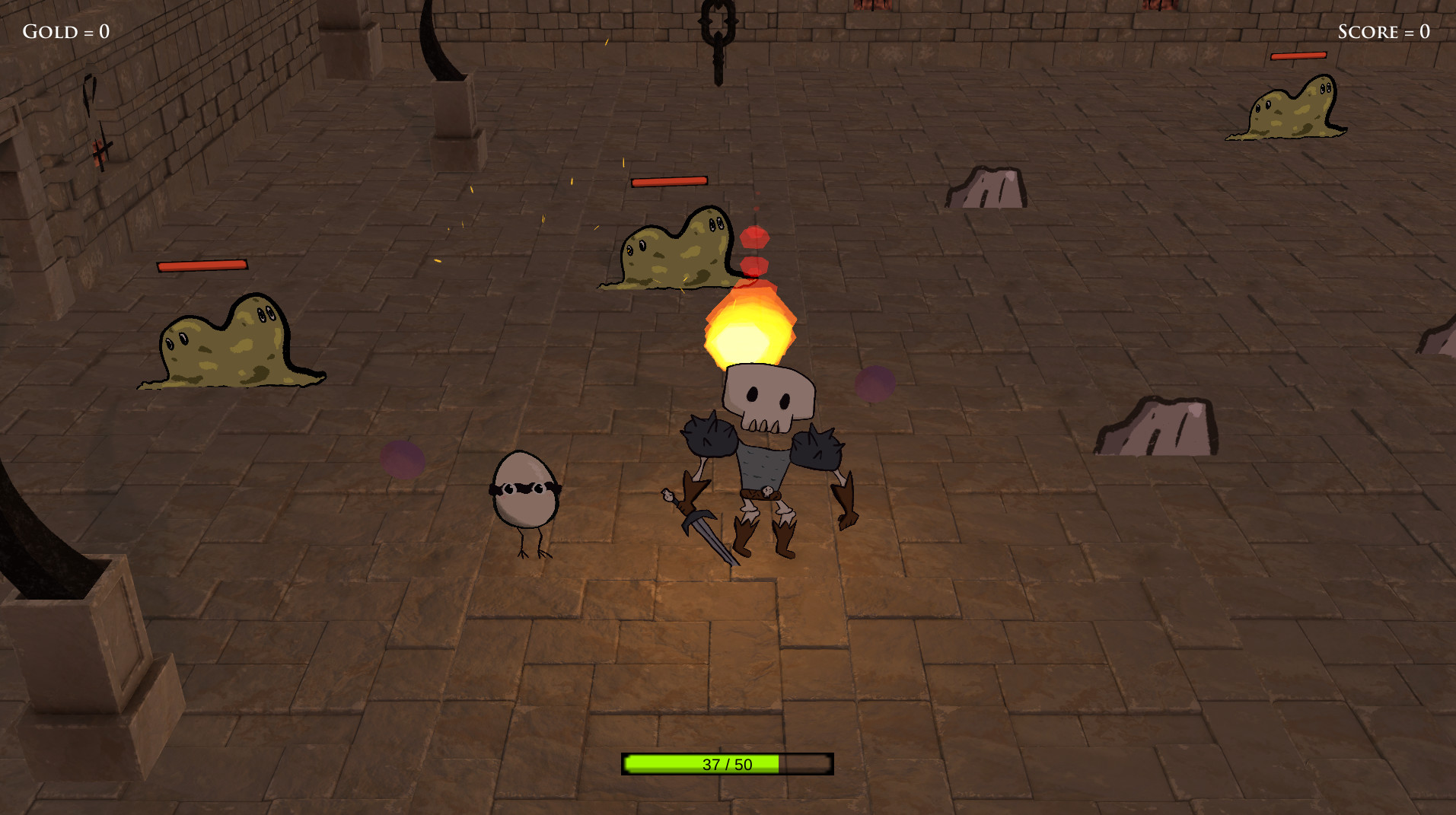
Task: Click the flame above the skeleton's head
Action: pyautogui.click(x=750, y=327)
